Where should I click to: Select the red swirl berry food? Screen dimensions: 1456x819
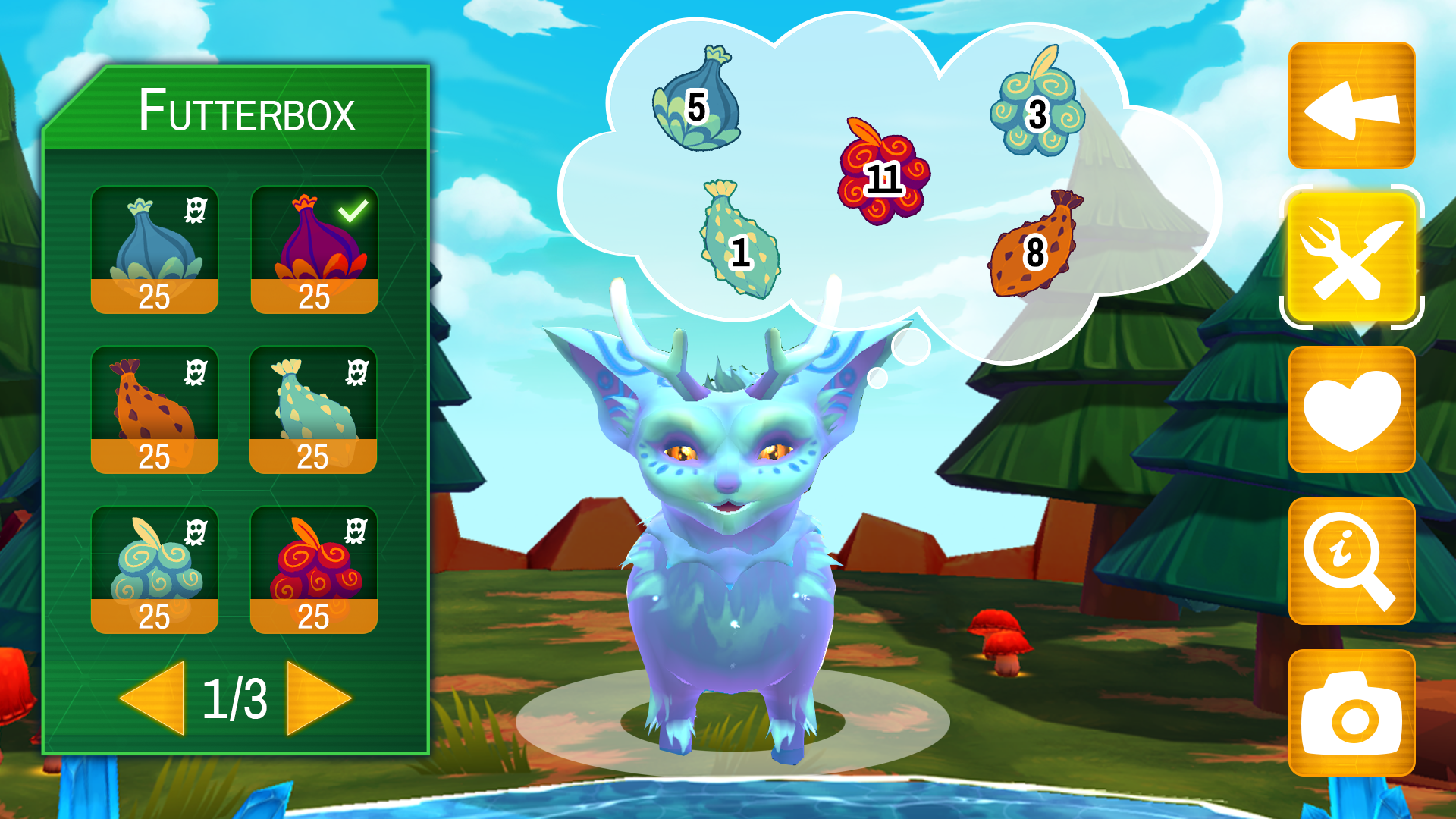pos(313,570)
